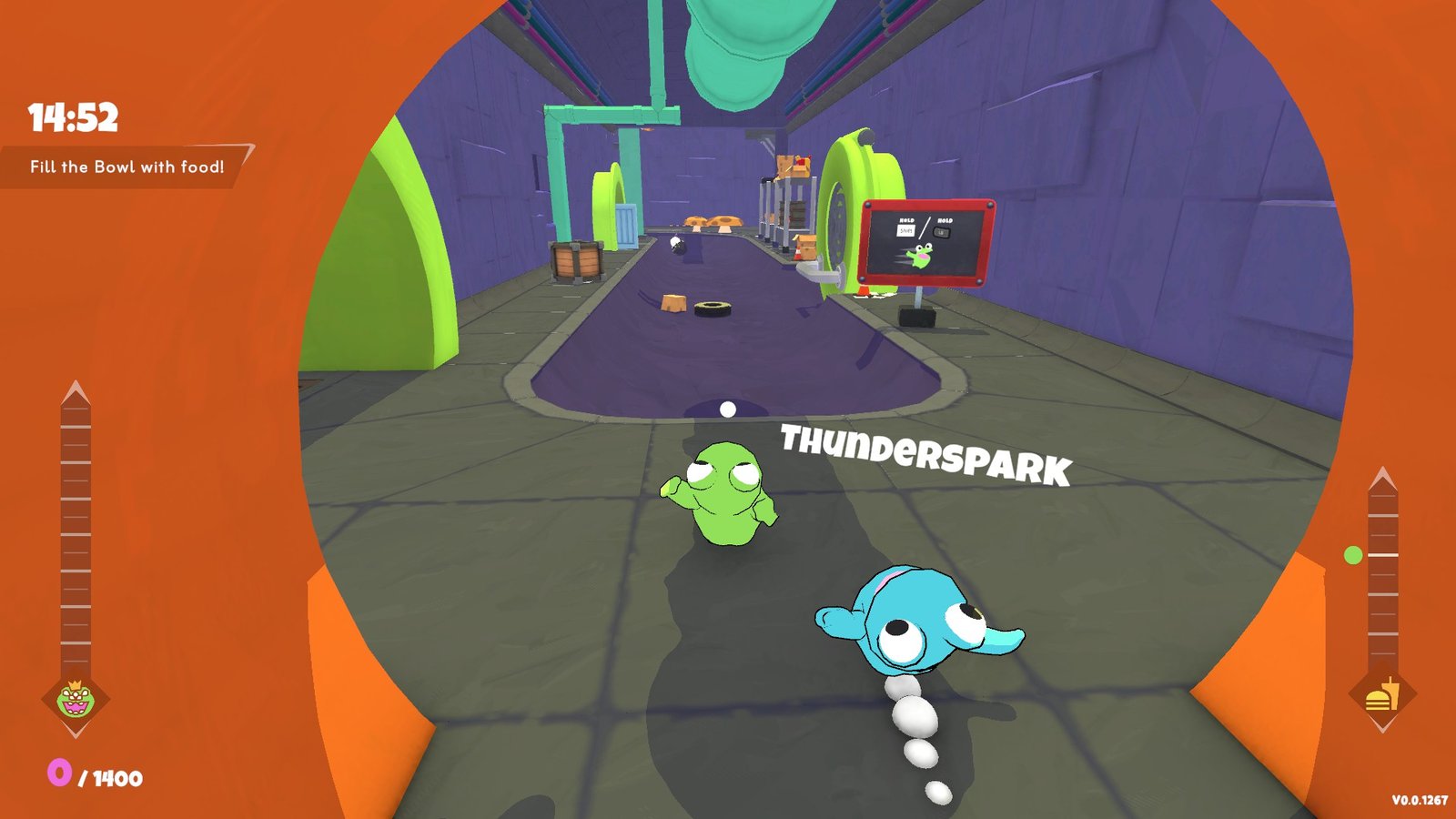Image resolution: width=1456 pixels, height=819 pixels.
Task: Select the LB controller button icon on the sign
Action: point(942,232)
